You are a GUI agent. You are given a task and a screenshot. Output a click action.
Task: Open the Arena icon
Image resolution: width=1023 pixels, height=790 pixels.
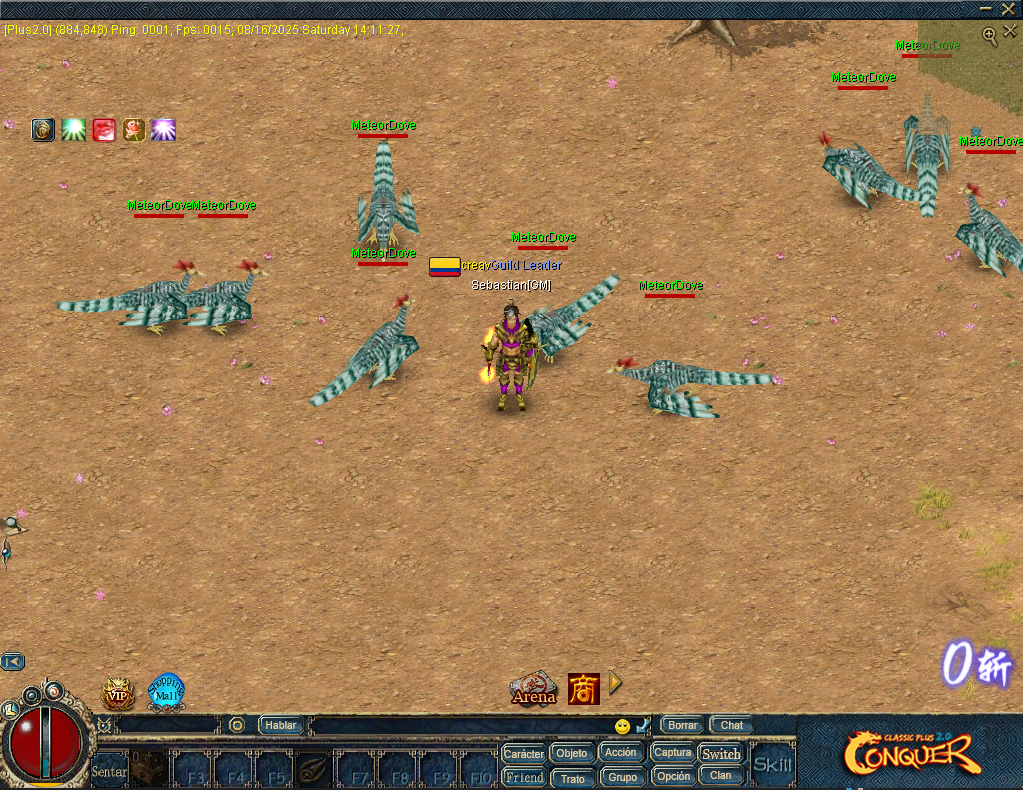[533, 688]
